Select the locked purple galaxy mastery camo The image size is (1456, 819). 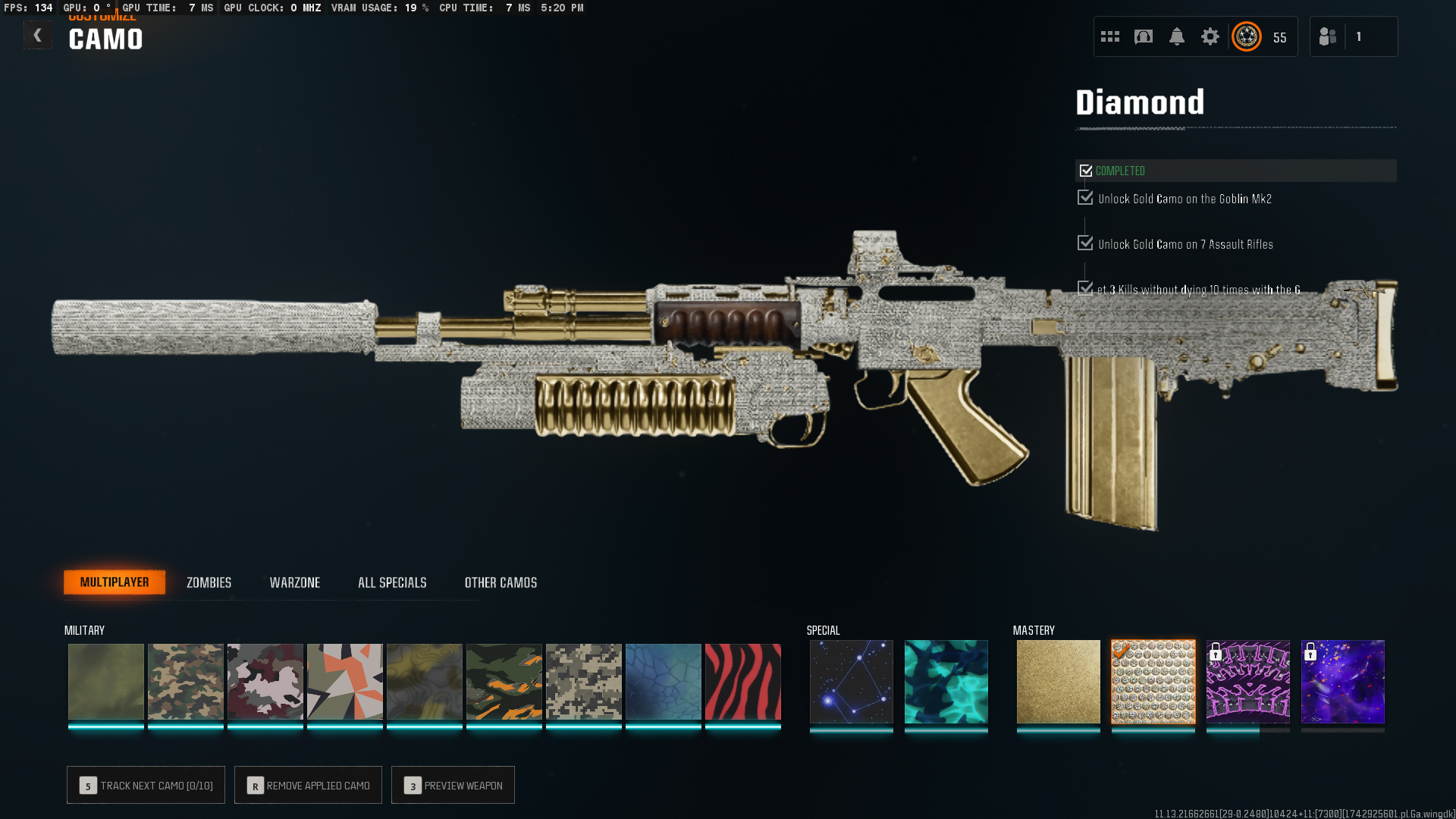click(x=1342, y=682)
